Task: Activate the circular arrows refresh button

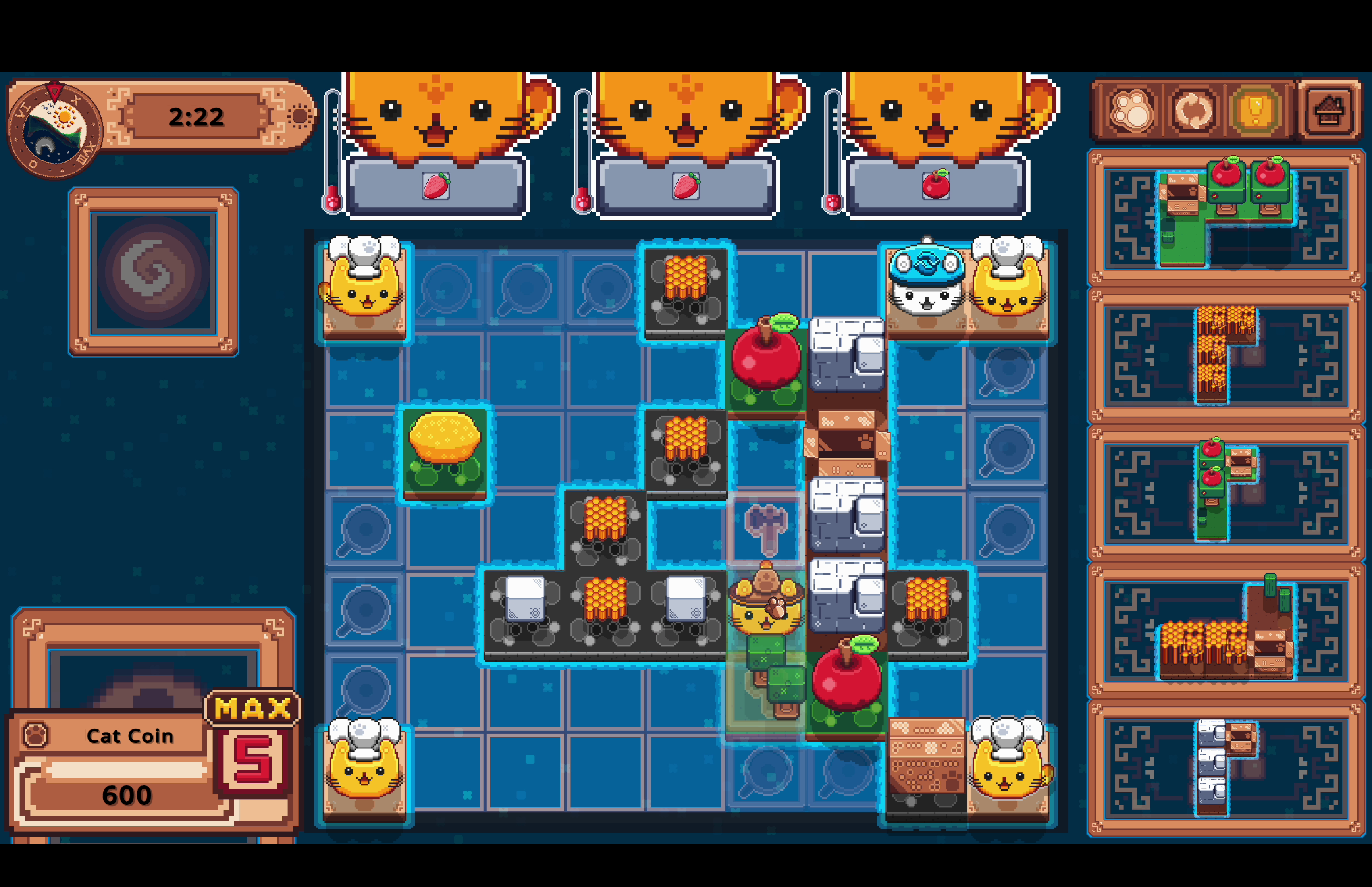Action: [x=1193, y=111]
